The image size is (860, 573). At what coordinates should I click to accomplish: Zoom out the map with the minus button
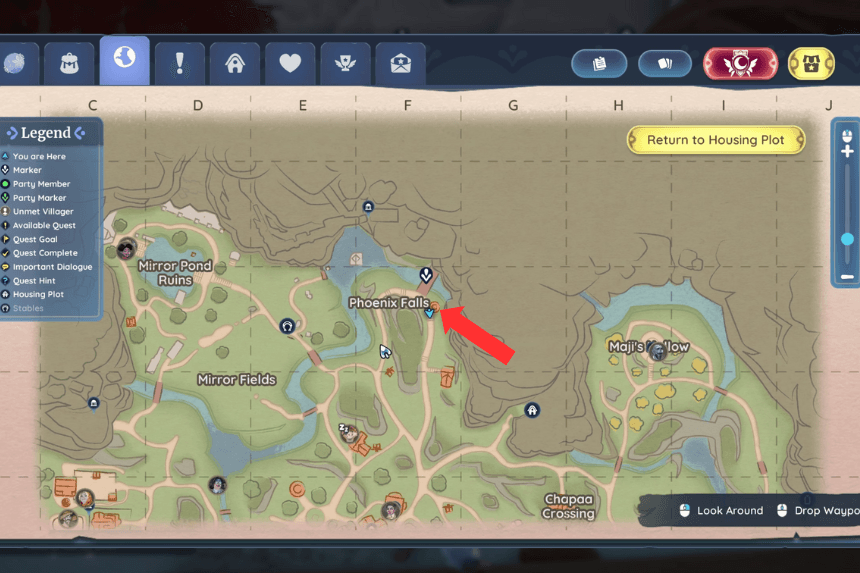847,276
